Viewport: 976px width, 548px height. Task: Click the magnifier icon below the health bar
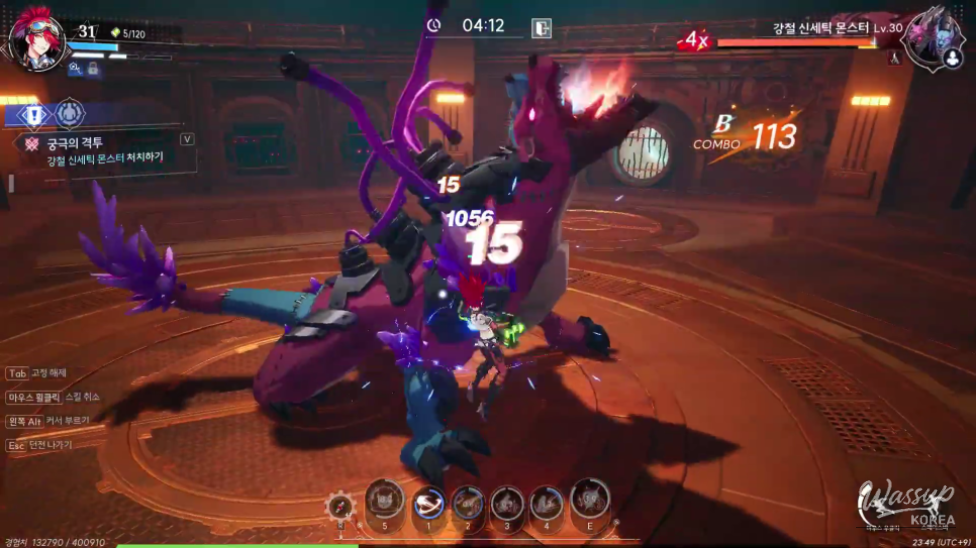tap(75, 69)
